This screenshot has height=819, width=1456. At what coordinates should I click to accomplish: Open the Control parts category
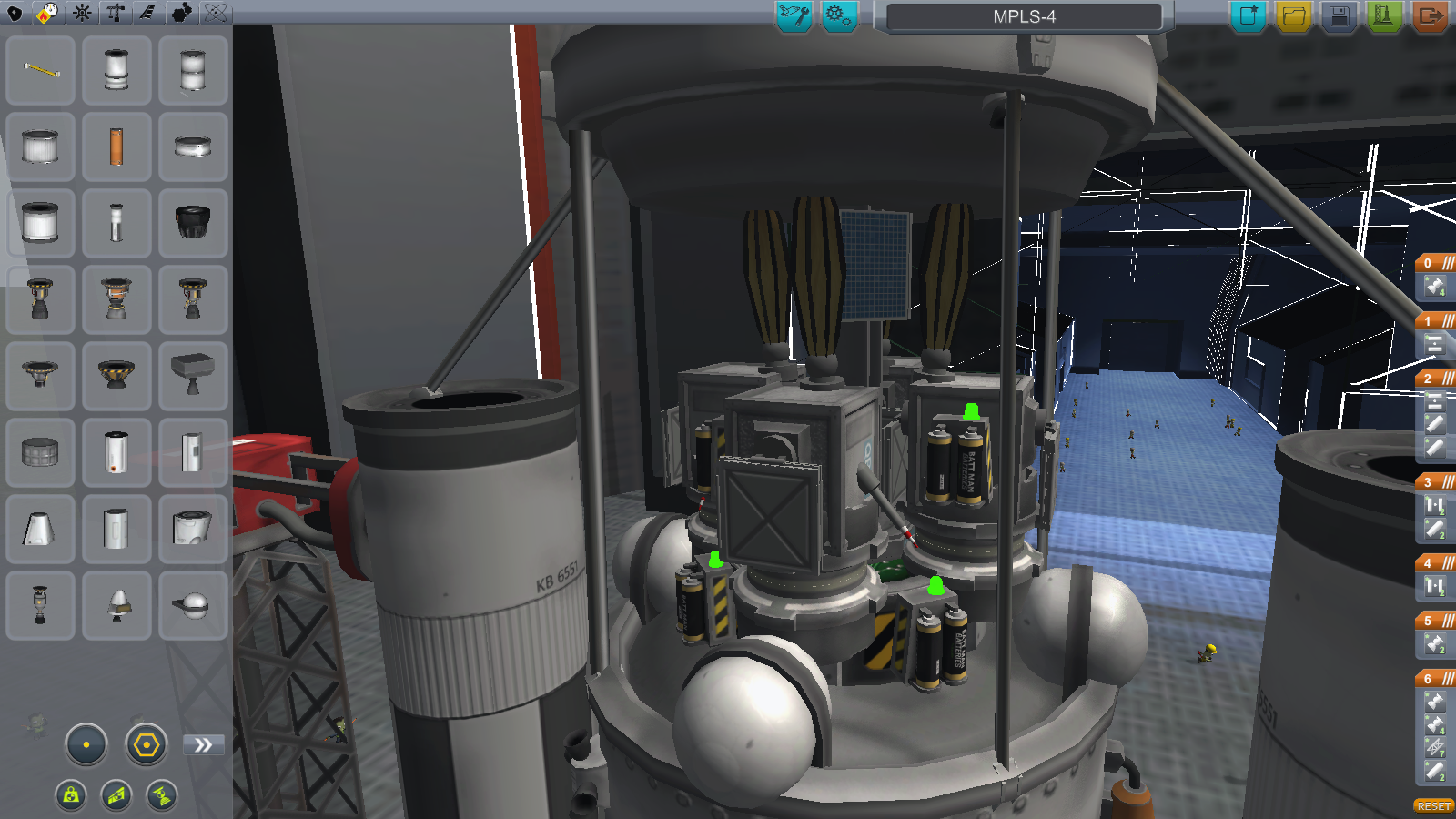pos(82,14)
